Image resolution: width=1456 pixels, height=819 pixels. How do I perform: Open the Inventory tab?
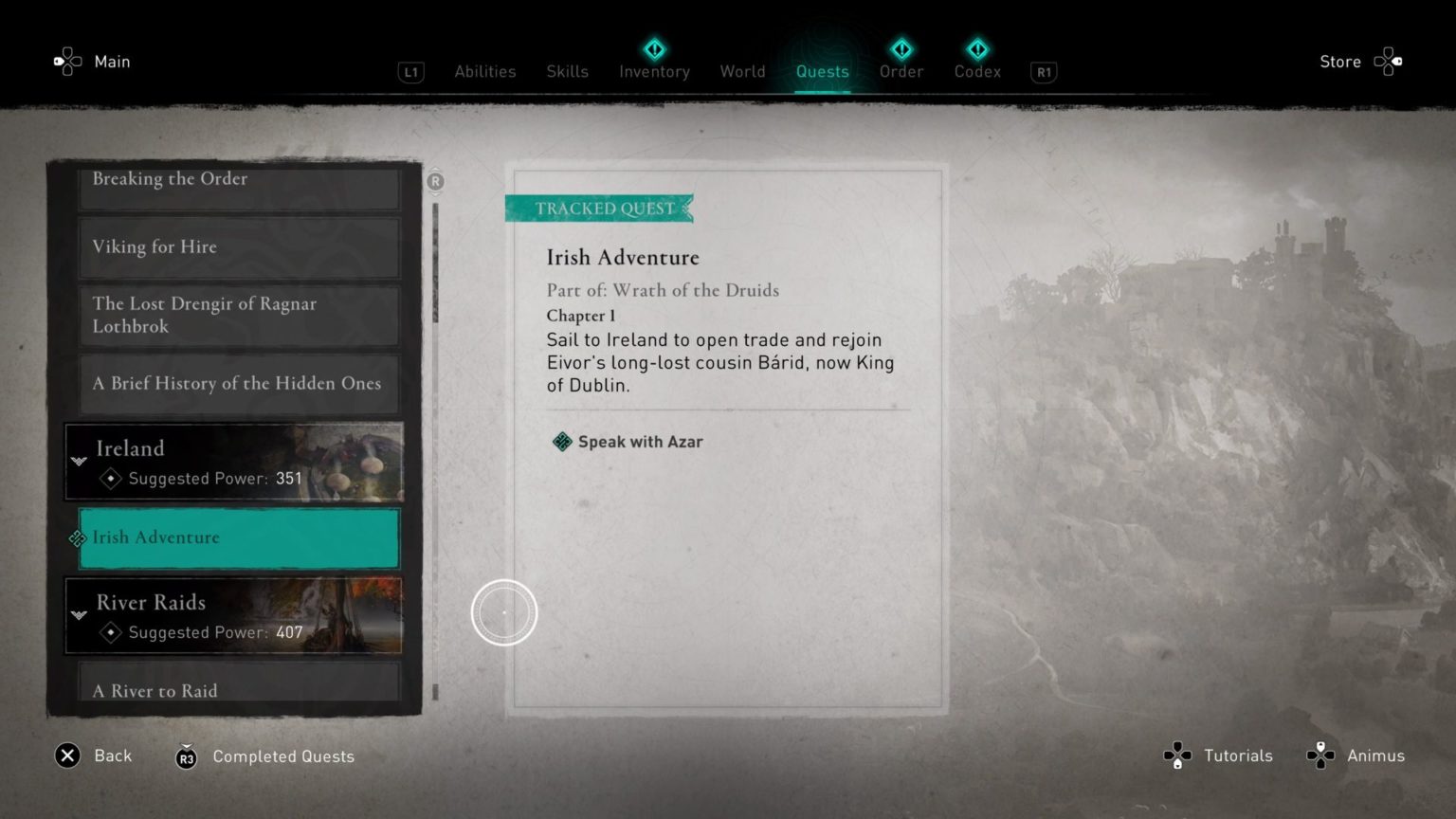click(x=653, y=71)
